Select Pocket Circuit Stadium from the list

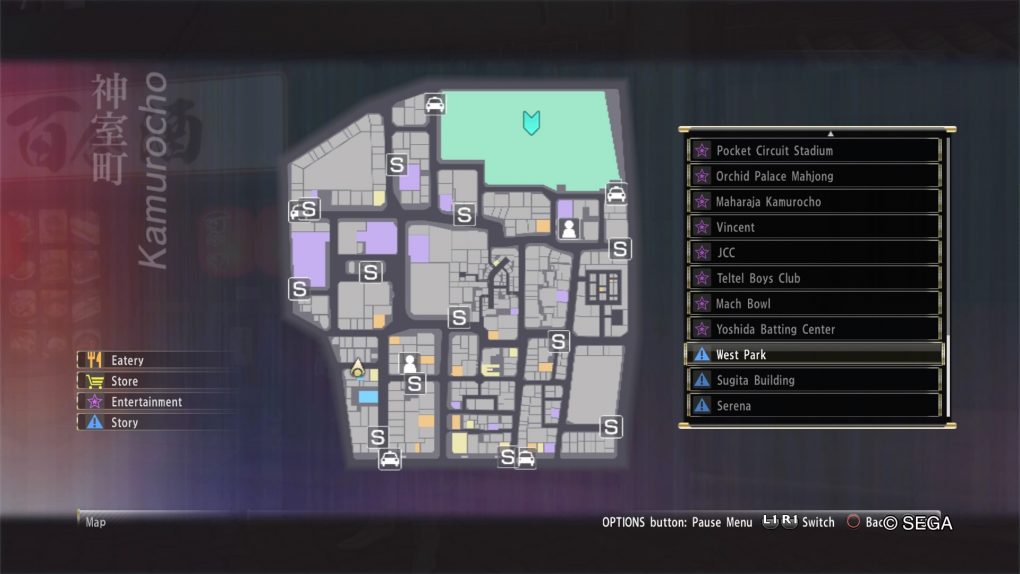click(815, 151)
